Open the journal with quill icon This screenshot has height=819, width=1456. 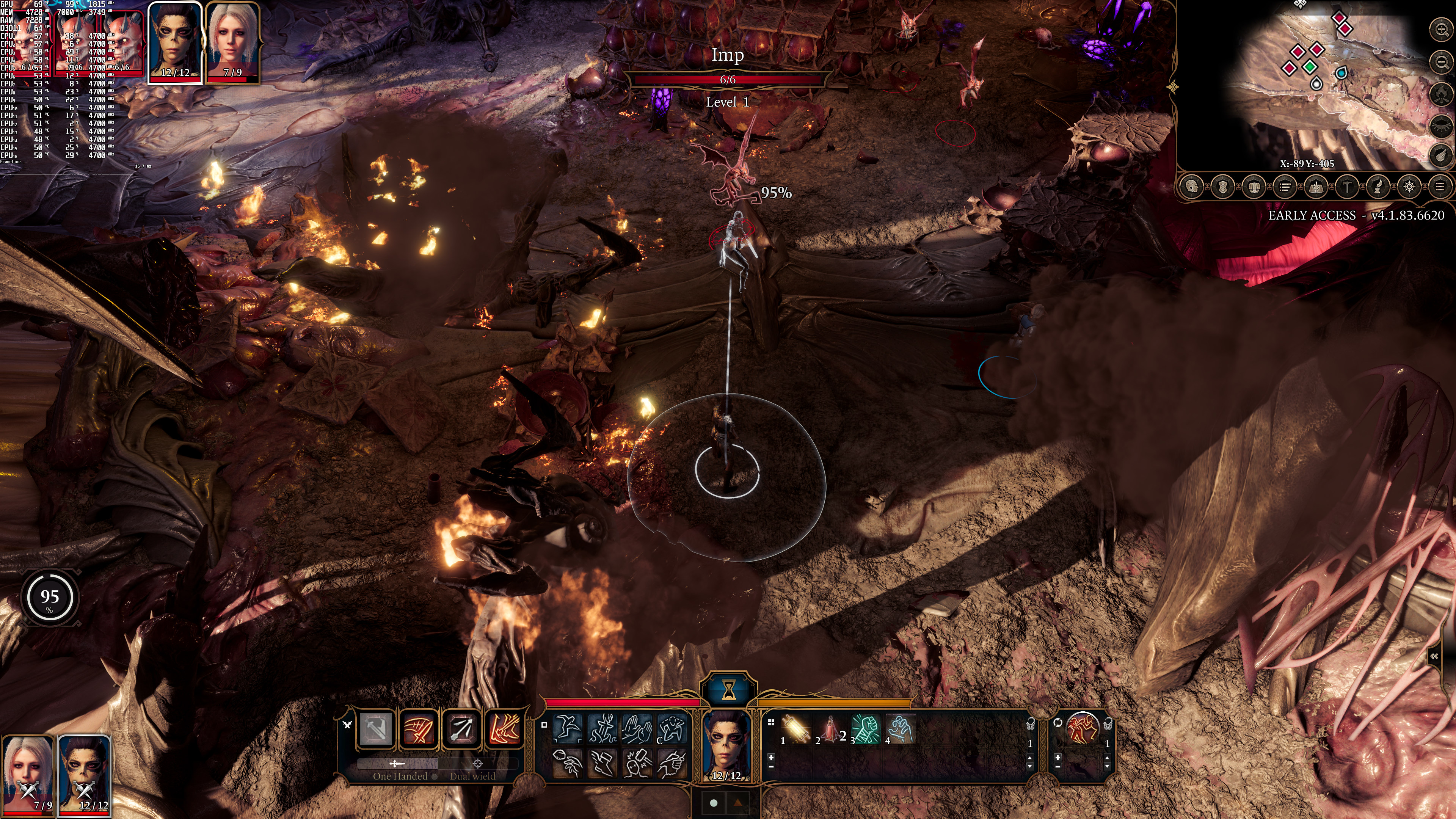click(x=1378, y=186)
